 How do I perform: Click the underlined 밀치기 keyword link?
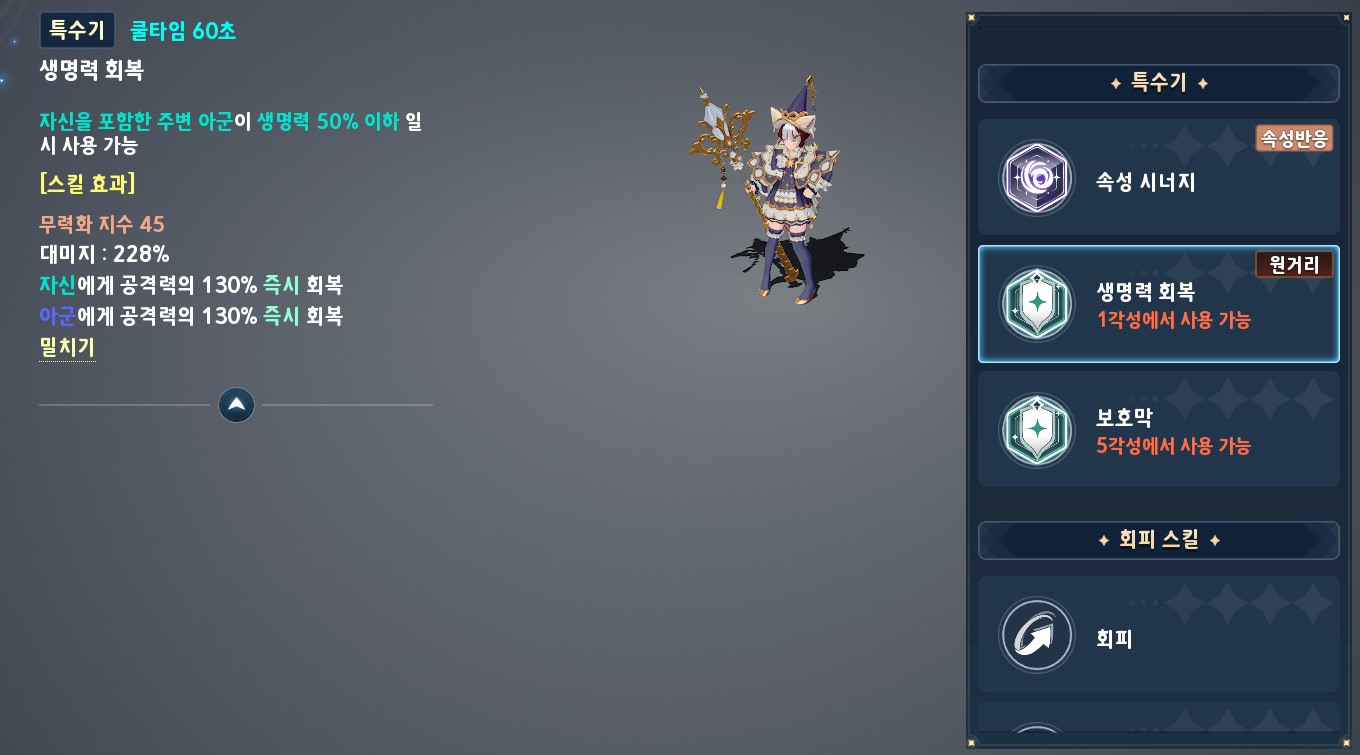pos(67,347)
